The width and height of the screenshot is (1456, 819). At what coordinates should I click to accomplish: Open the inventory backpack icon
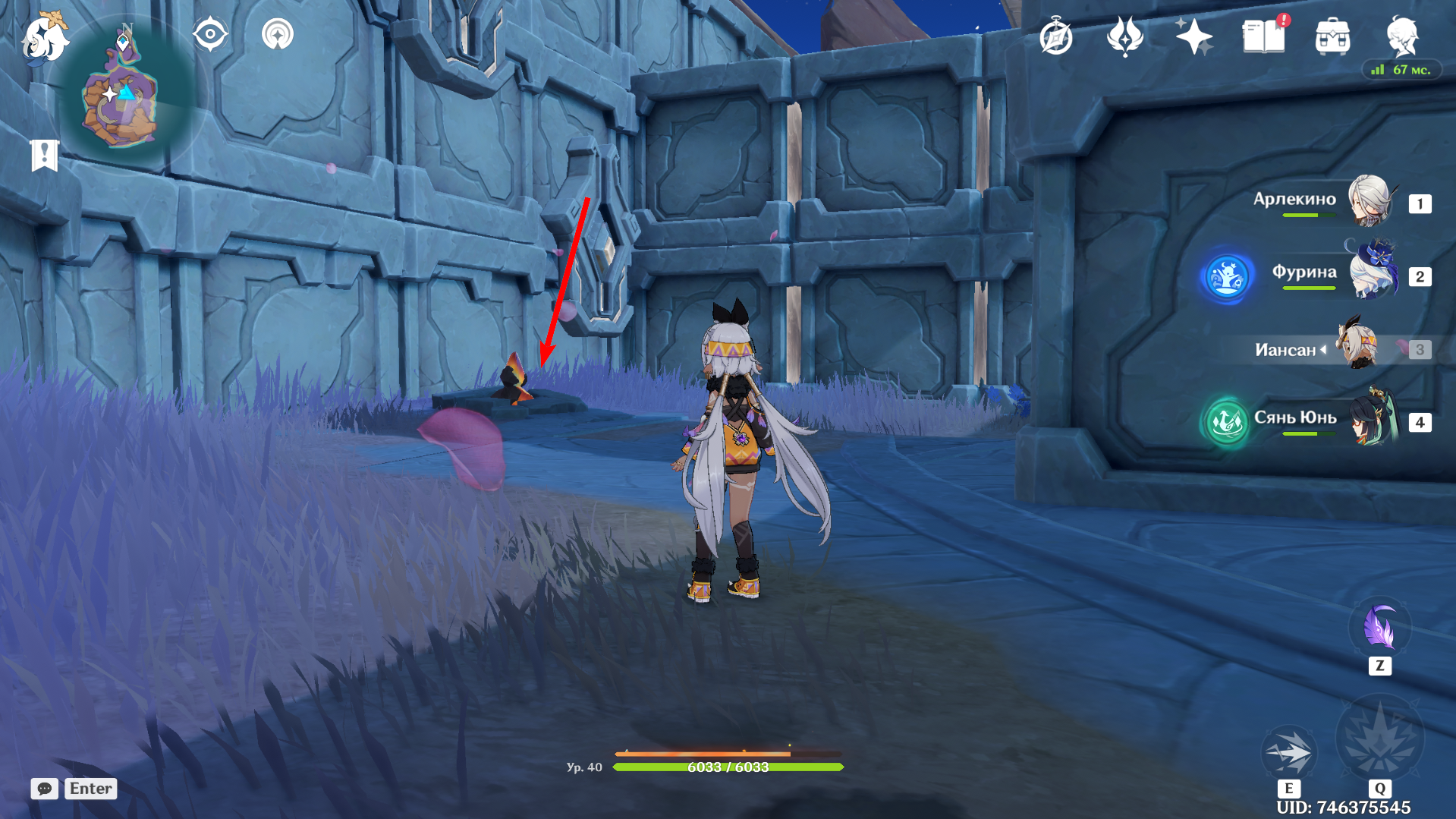(1332, 36)
